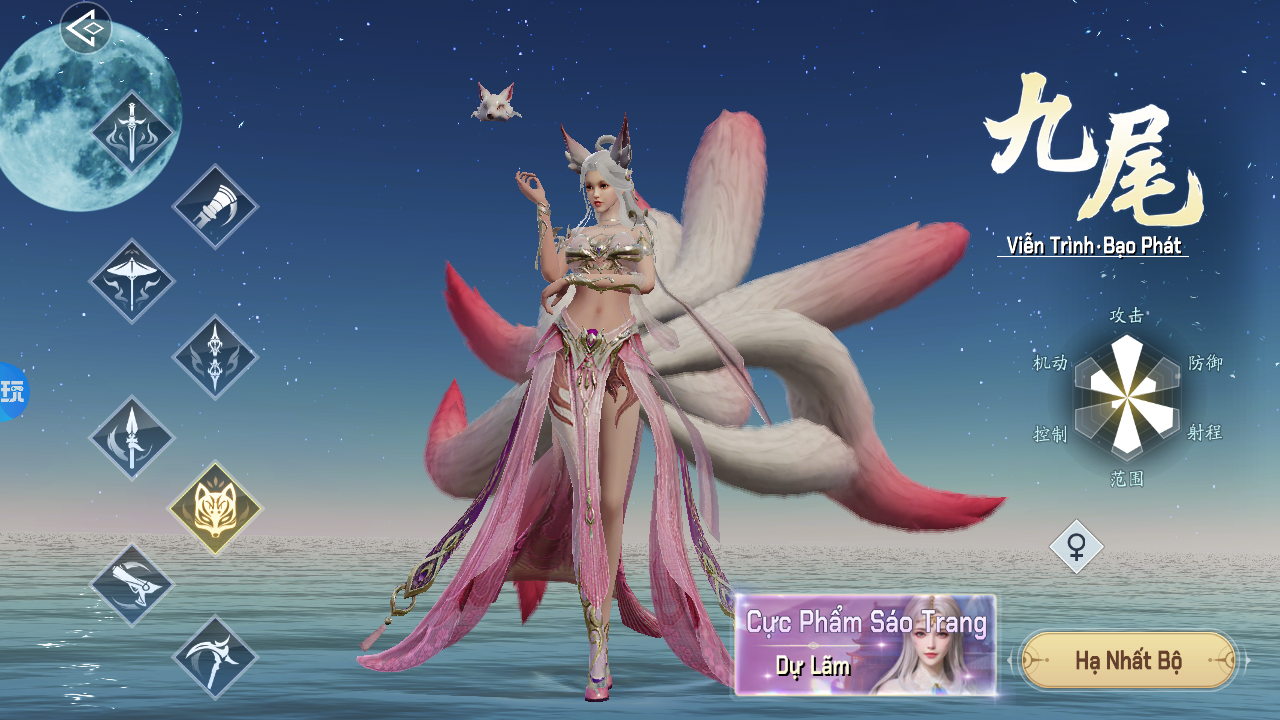Viewport: 1280px width, 720px height.
Task: Open the Cực Phẩm Sáo Trang preview banner
Action: pyautogui.click(x=865, y=645)
